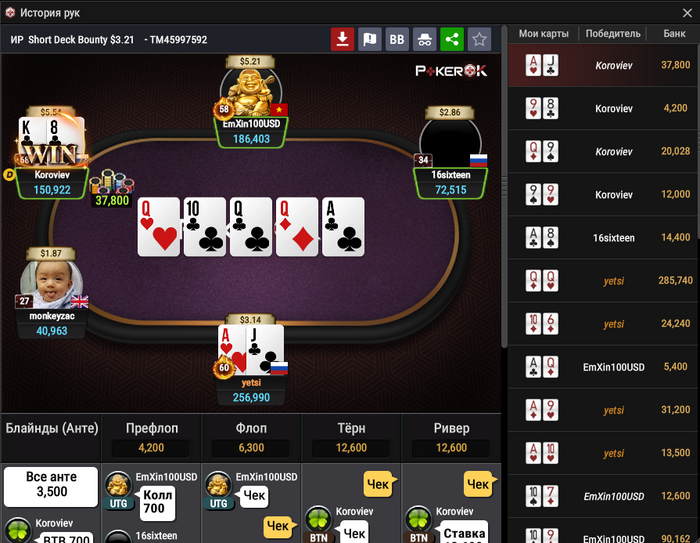Open the yetsi hand with 31,200 bank
Screen dimensions: 700x543
(604, 410)
